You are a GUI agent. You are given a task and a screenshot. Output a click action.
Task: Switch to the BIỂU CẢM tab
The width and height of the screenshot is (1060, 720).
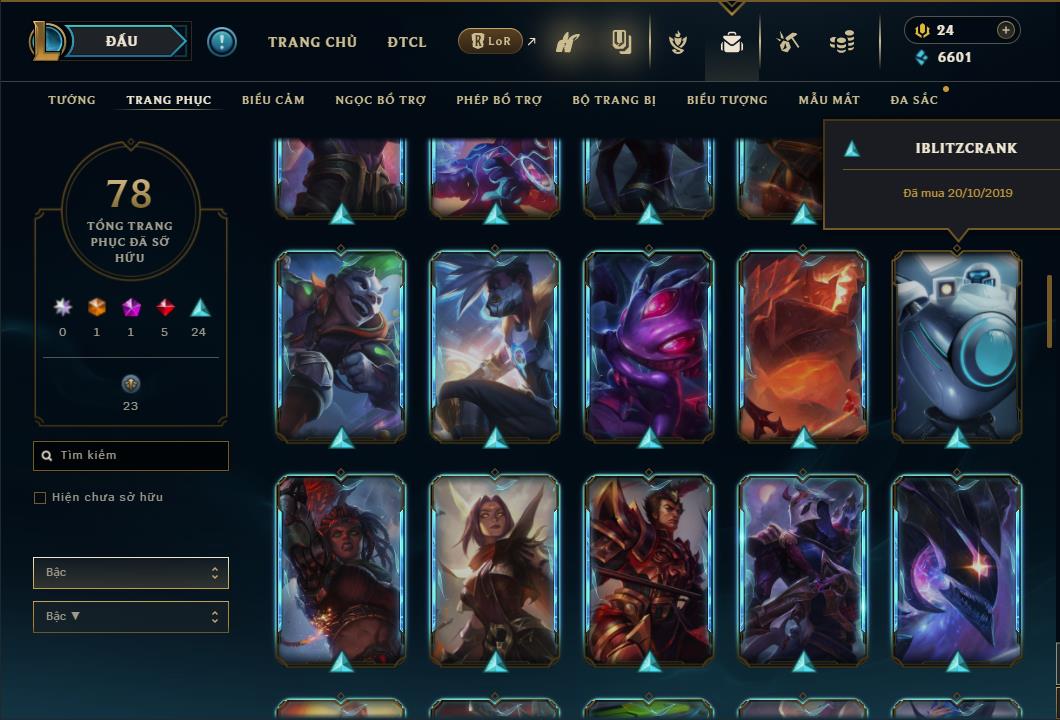tap(273, 100)
